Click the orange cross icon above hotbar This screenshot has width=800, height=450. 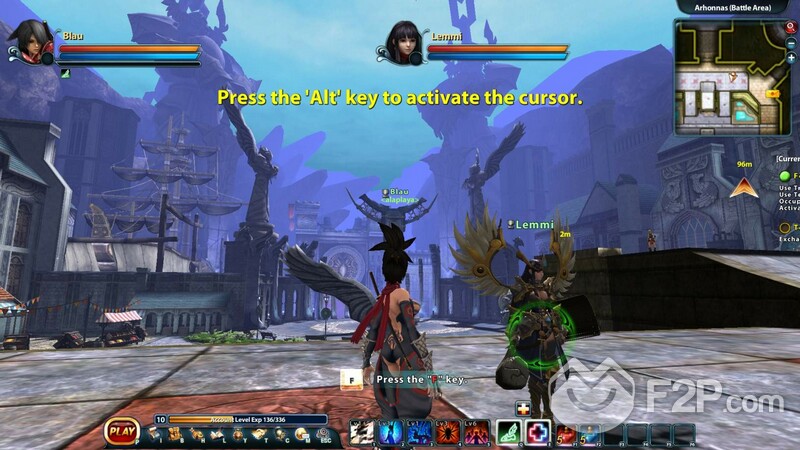point(522,408)
